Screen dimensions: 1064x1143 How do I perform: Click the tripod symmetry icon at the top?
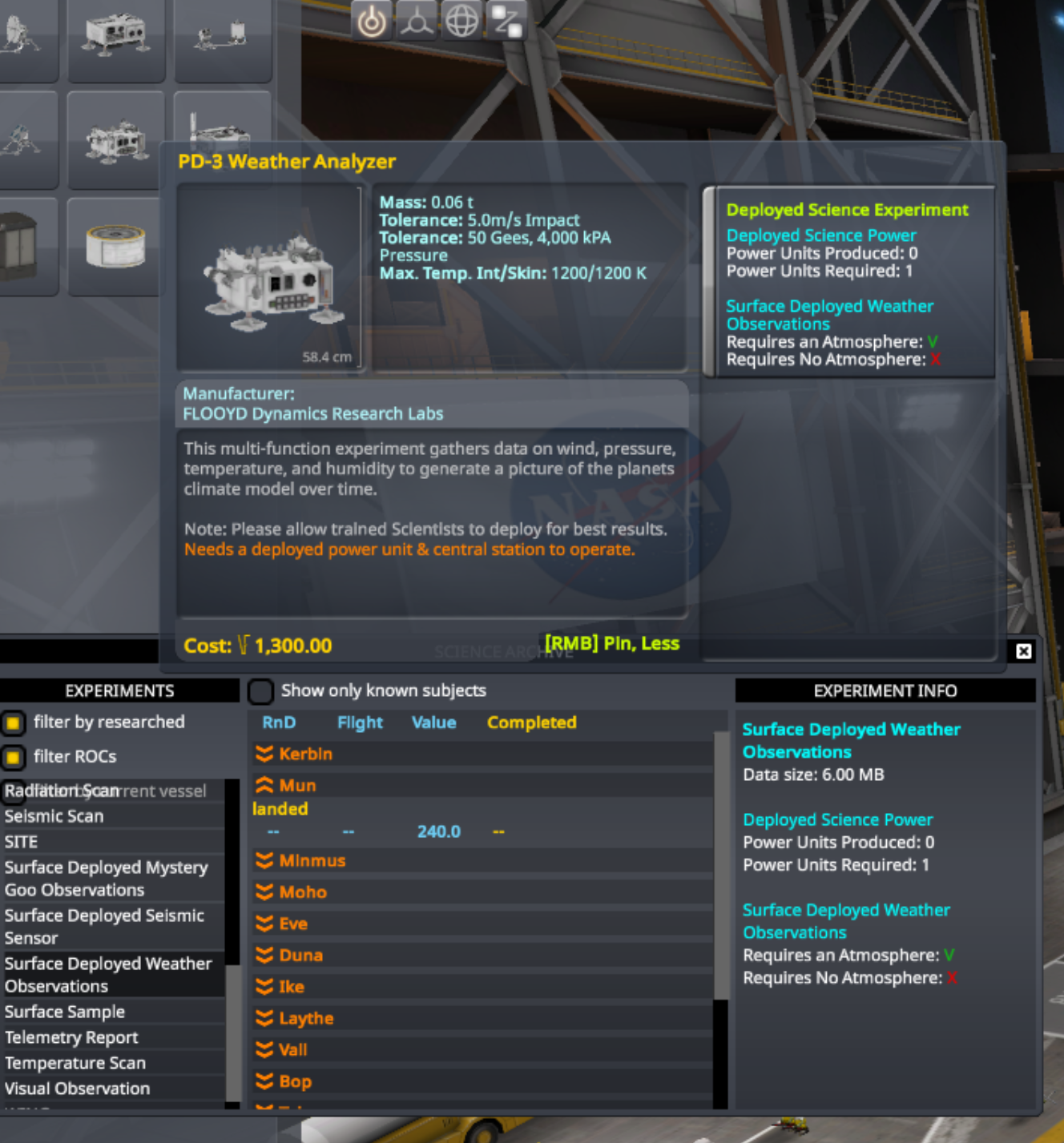418,22
